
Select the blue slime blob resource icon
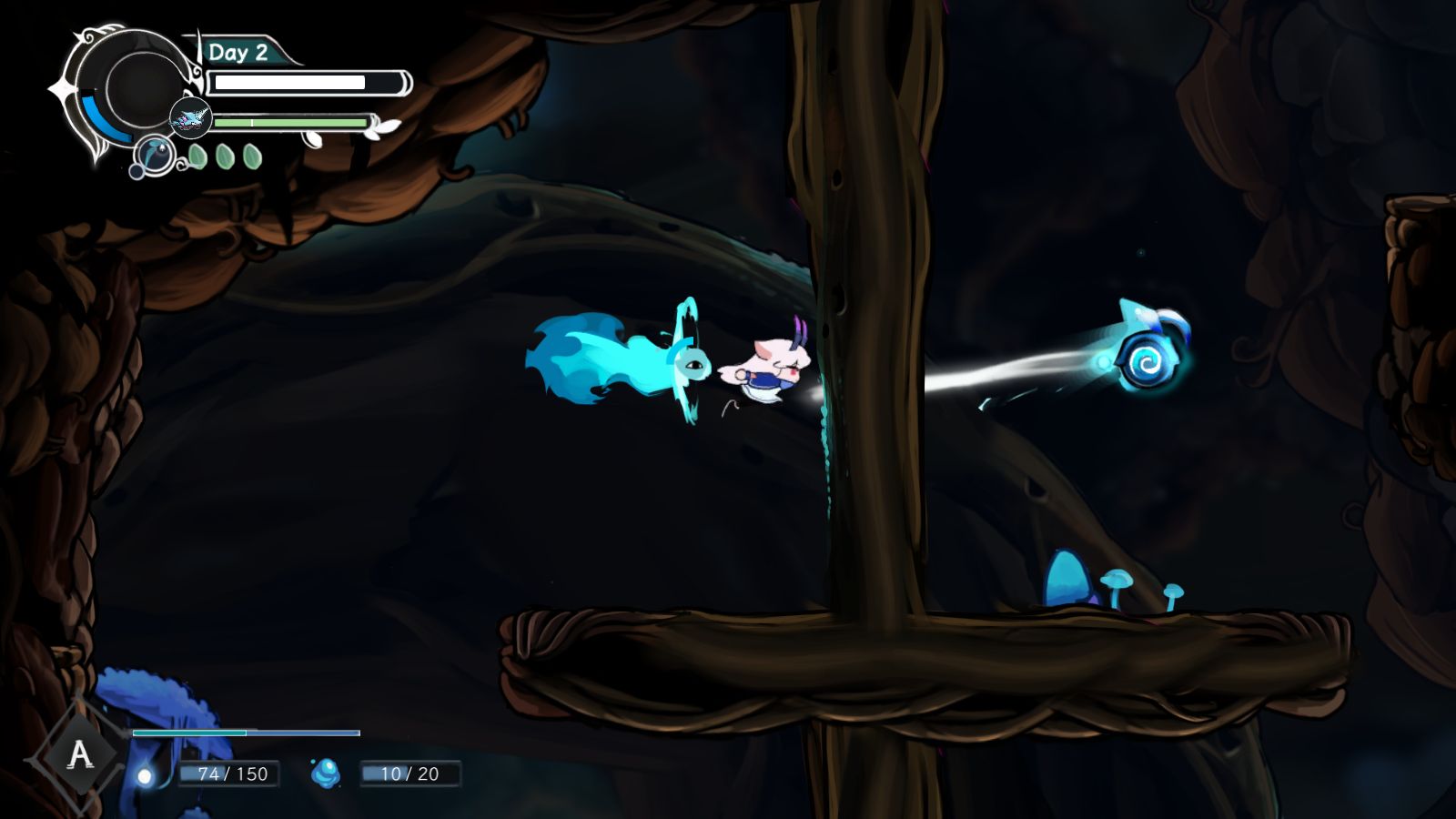[326, 773]
